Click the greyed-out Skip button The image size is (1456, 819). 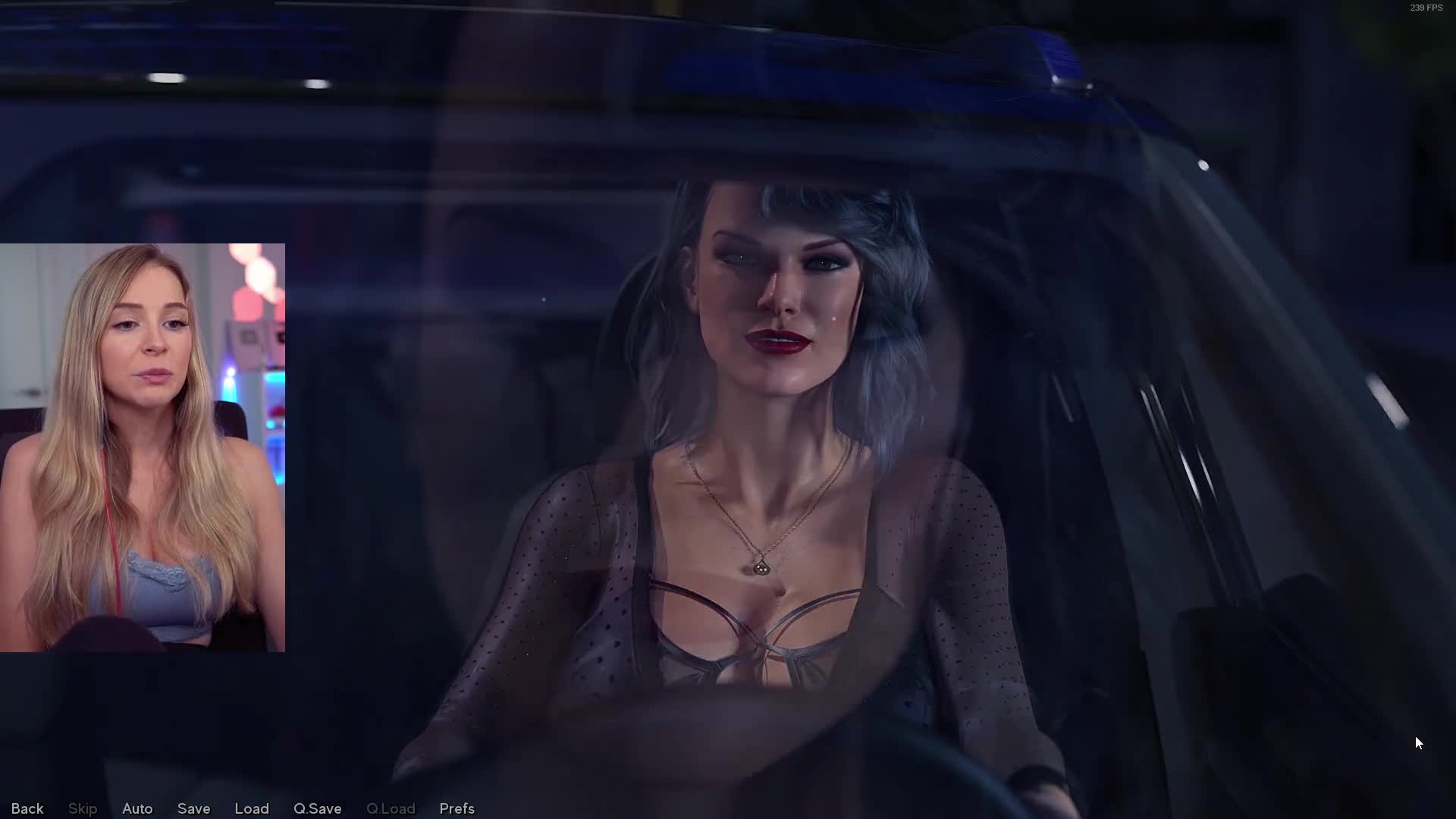(x=83, y=808)
